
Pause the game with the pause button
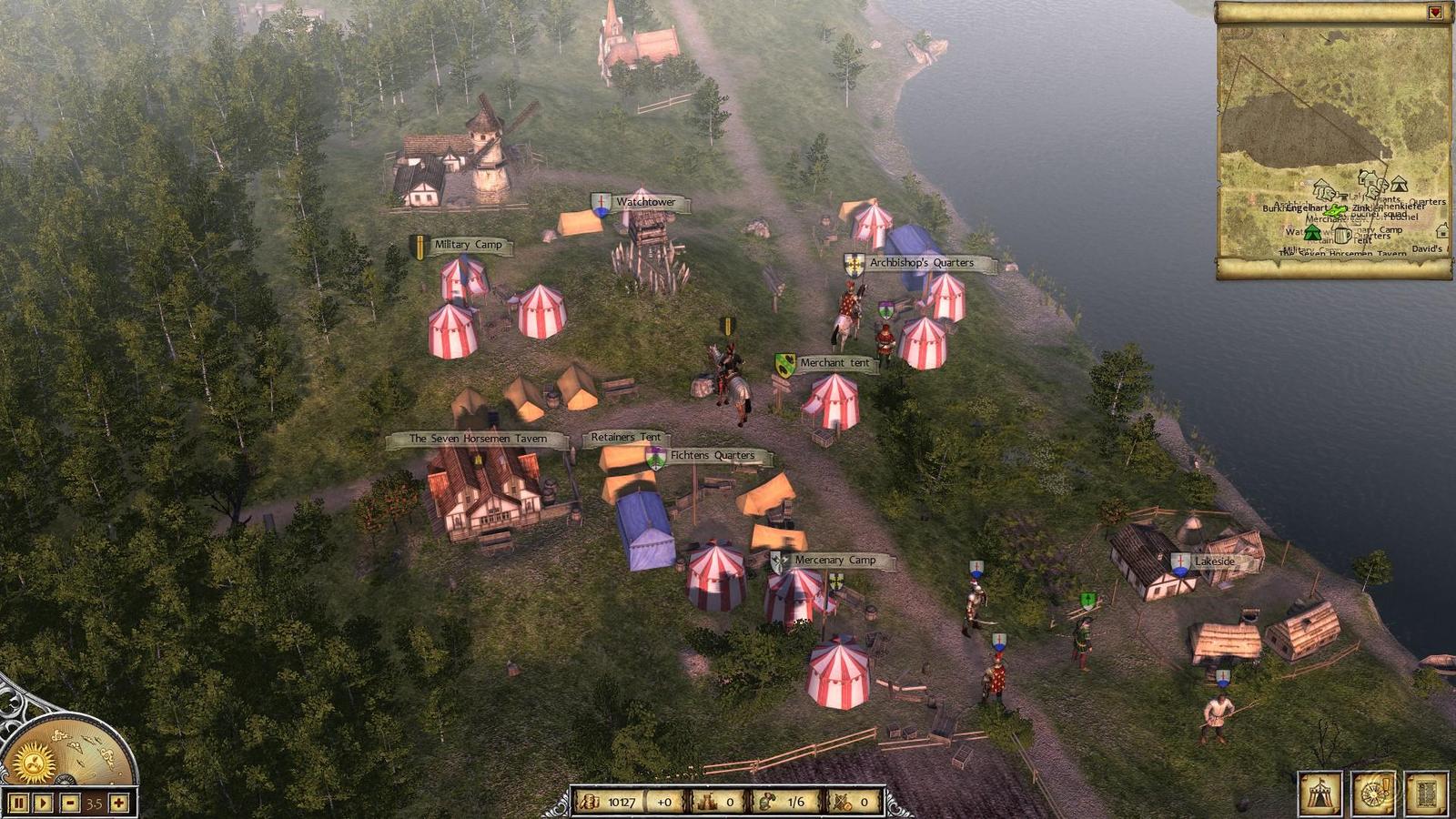18,804
